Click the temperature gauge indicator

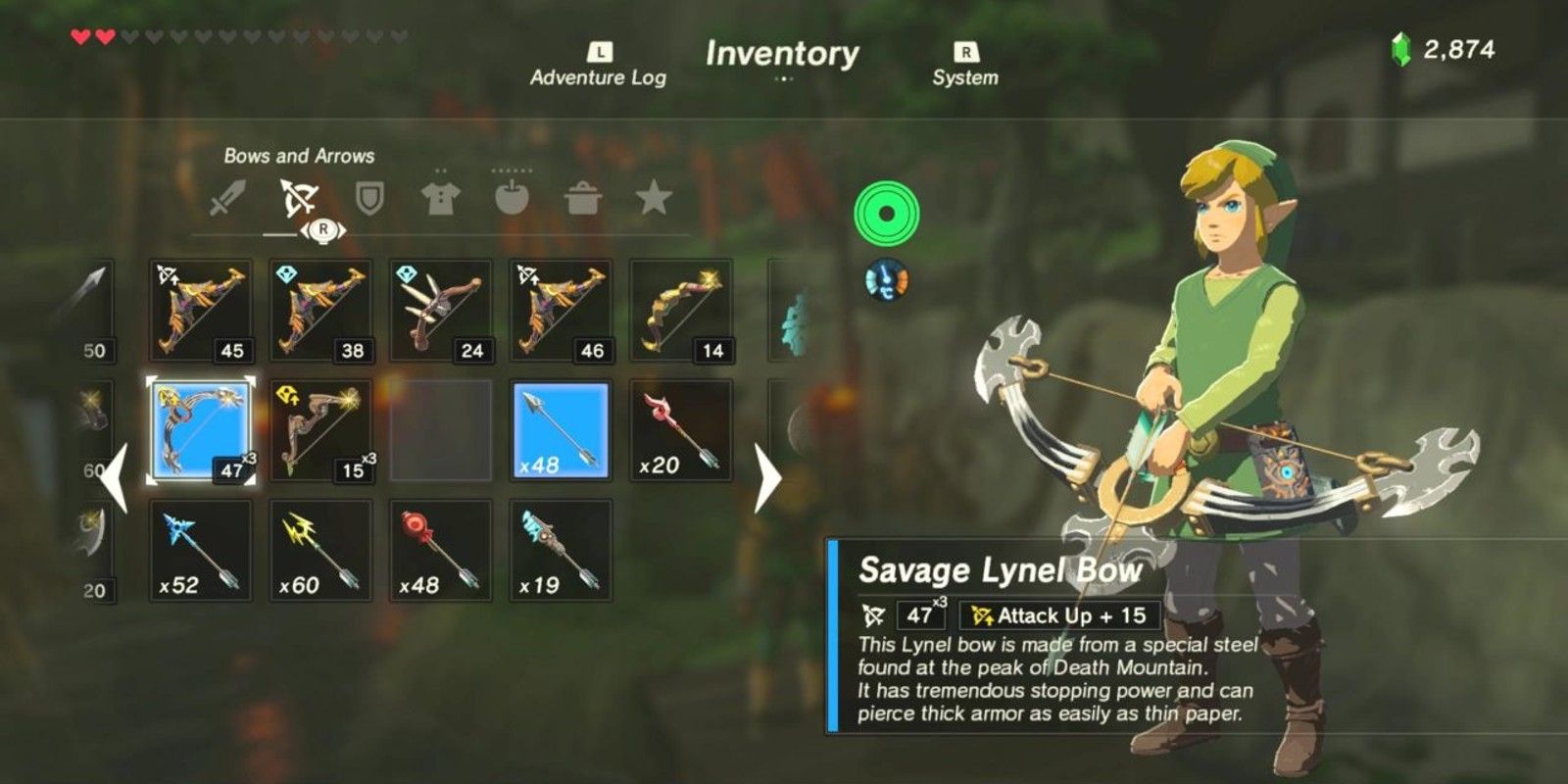coord(885,279)
